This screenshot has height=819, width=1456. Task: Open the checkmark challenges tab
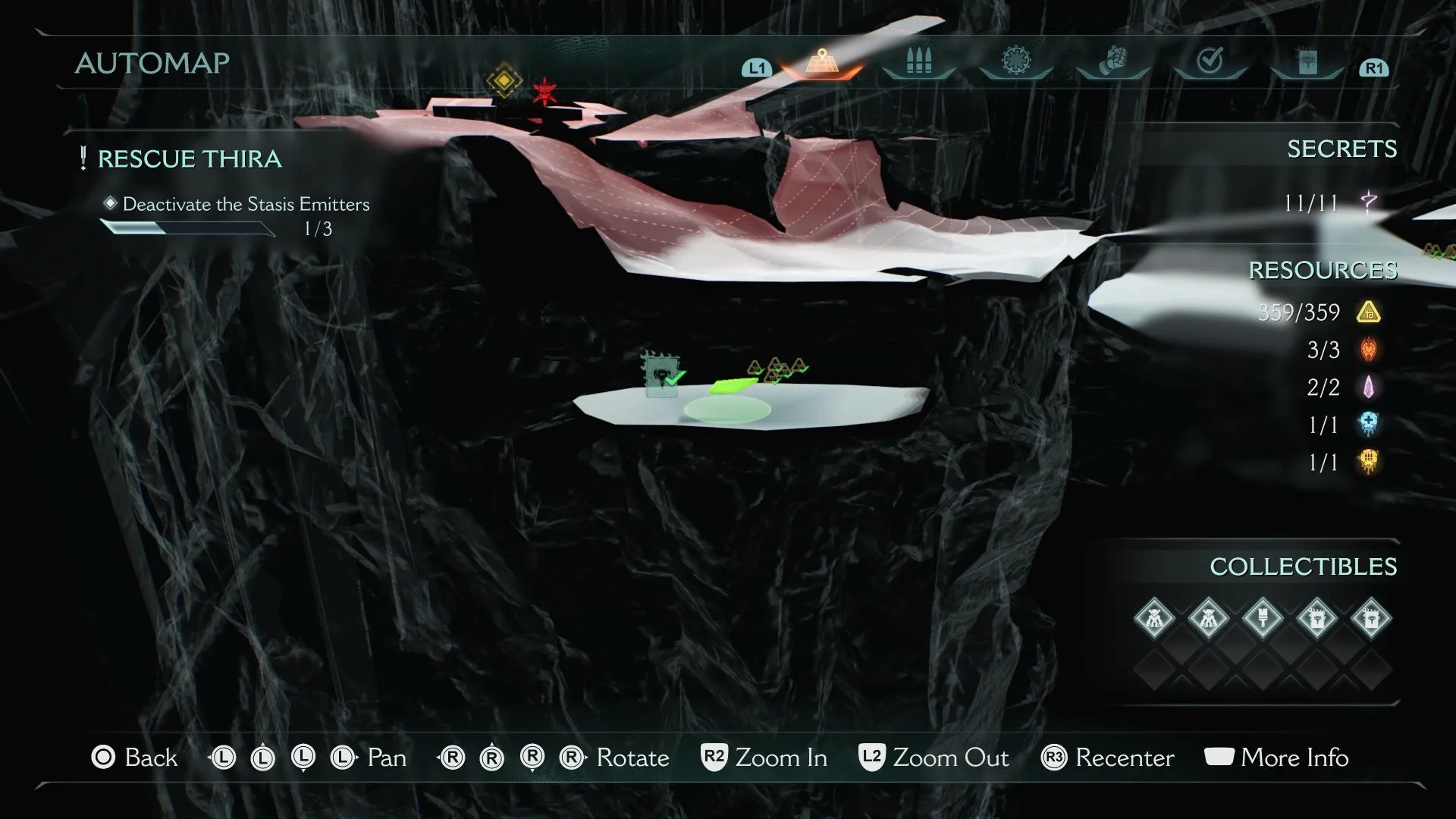point(1210,61)
